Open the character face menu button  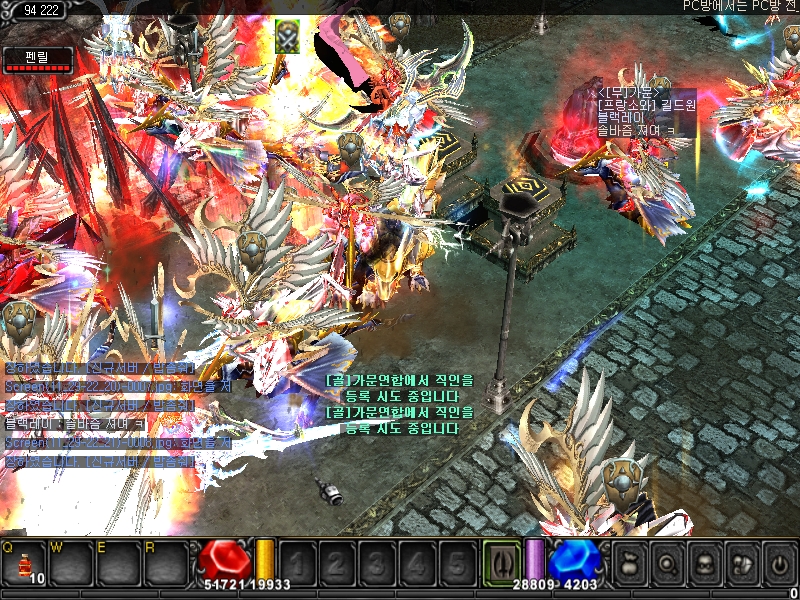point(704,563)
